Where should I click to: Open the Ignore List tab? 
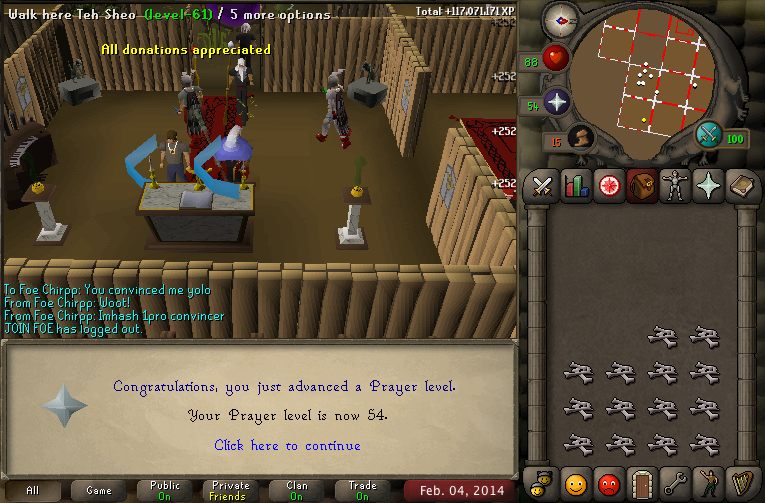[608, 485]
